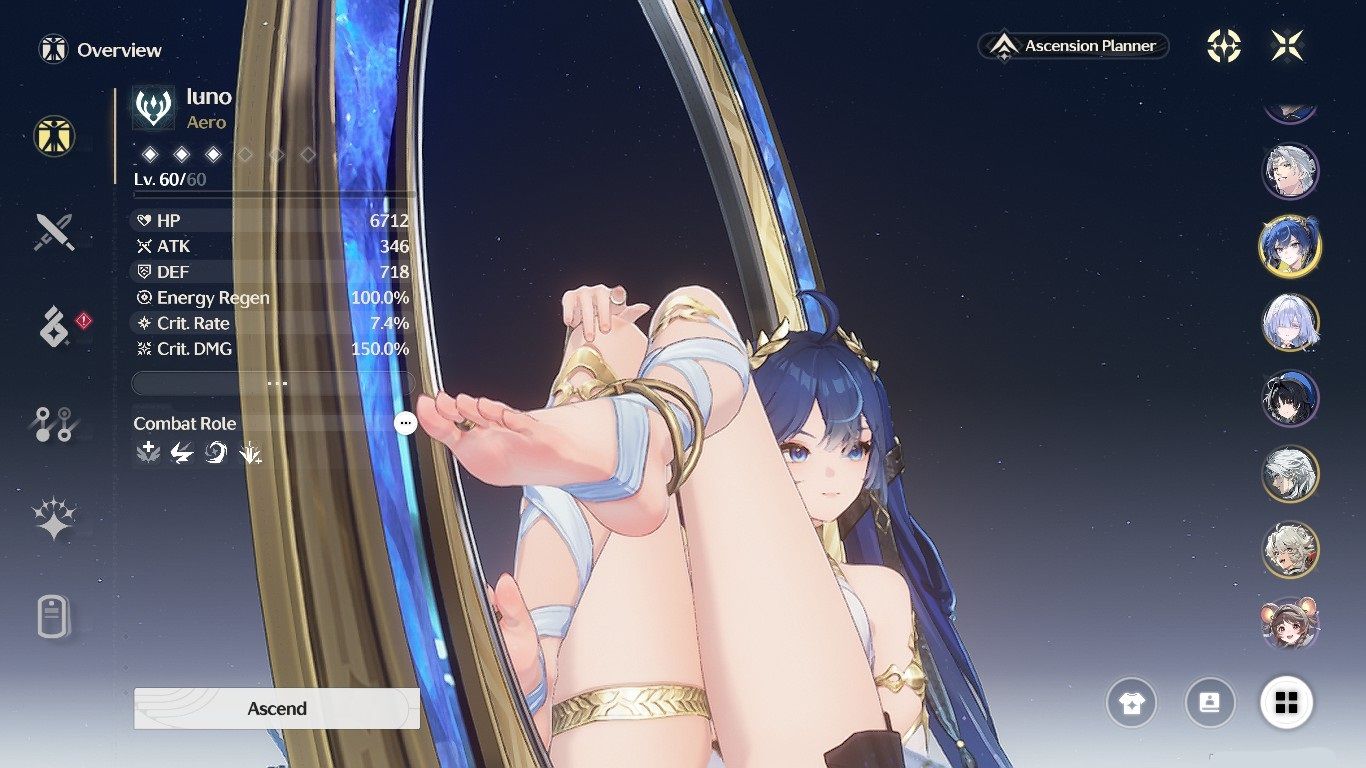This screenshot has width=1366, height=768.
Task: Select the Overview human-figure tab
Action: pos(54,136)
